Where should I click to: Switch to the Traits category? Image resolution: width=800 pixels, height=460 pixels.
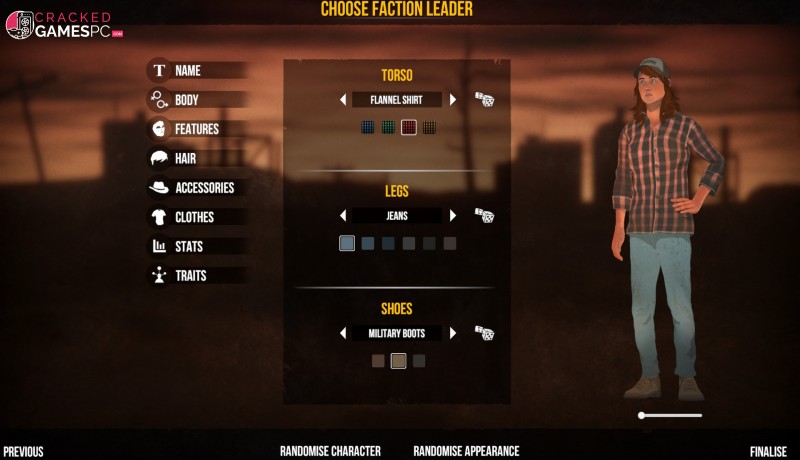pyautogui.click(x=191, y=275)
